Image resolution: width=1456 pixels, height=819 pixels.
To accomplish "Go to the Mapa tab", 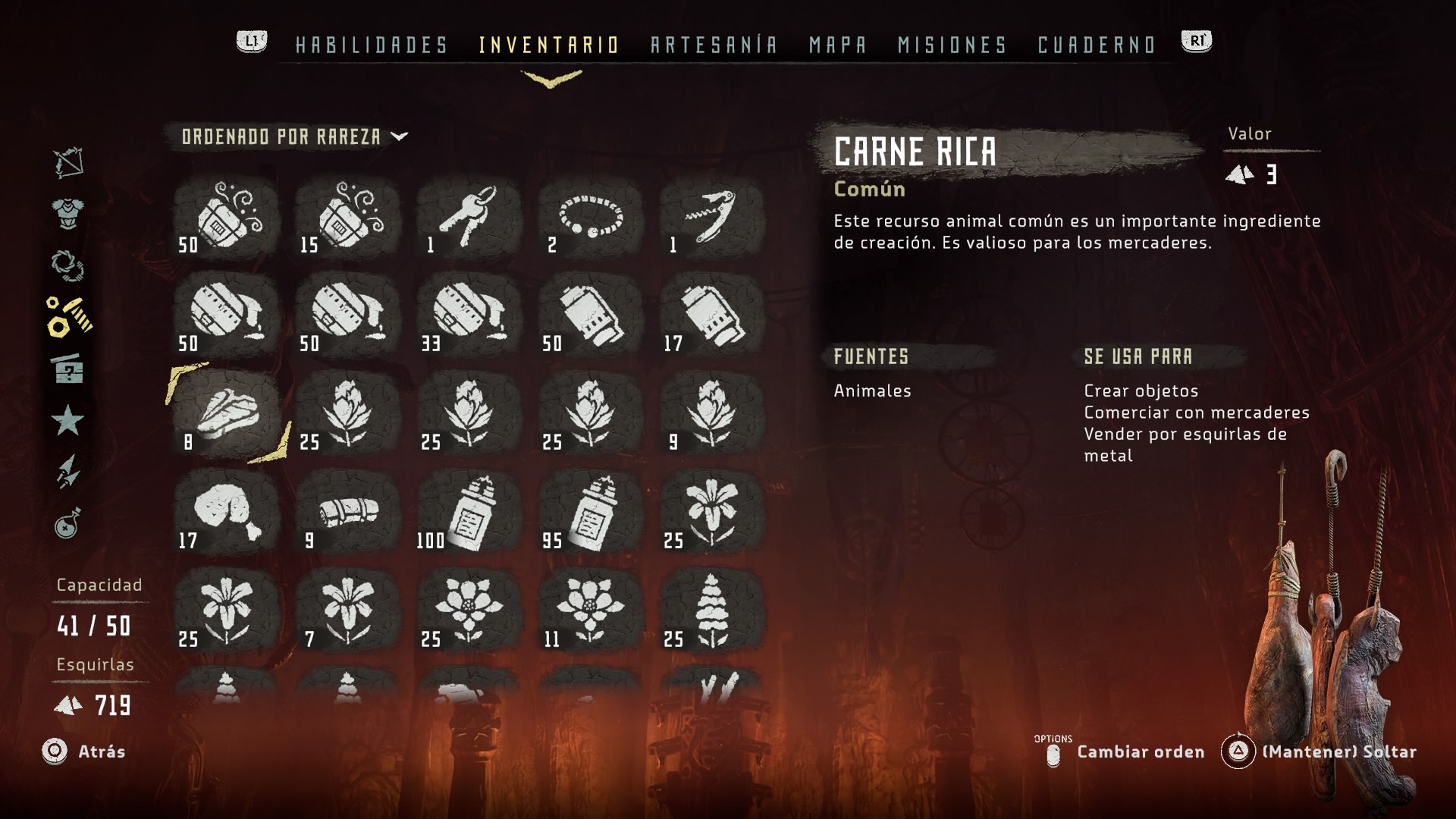I will click(837, 45).
